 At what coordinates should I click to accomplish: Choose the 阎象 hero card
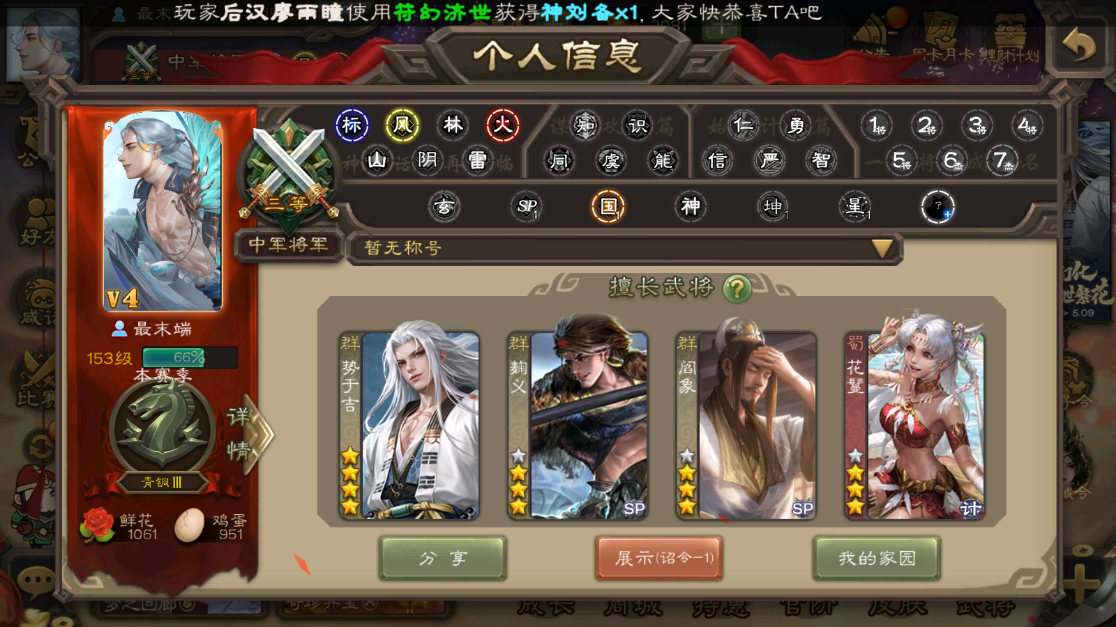click(746, 426)
